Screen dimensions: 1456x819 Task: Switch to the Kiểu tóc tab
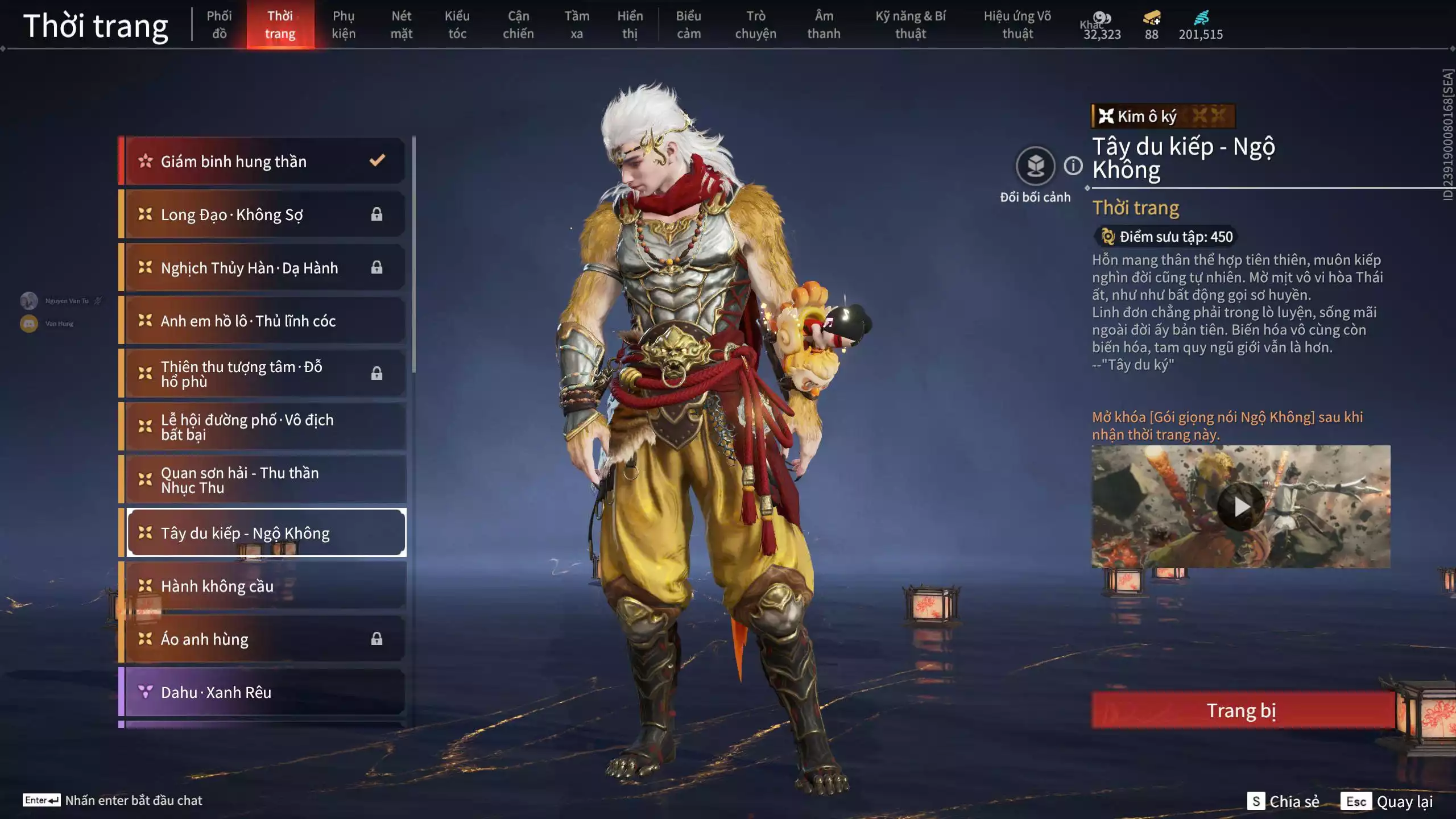coord(457,25)
